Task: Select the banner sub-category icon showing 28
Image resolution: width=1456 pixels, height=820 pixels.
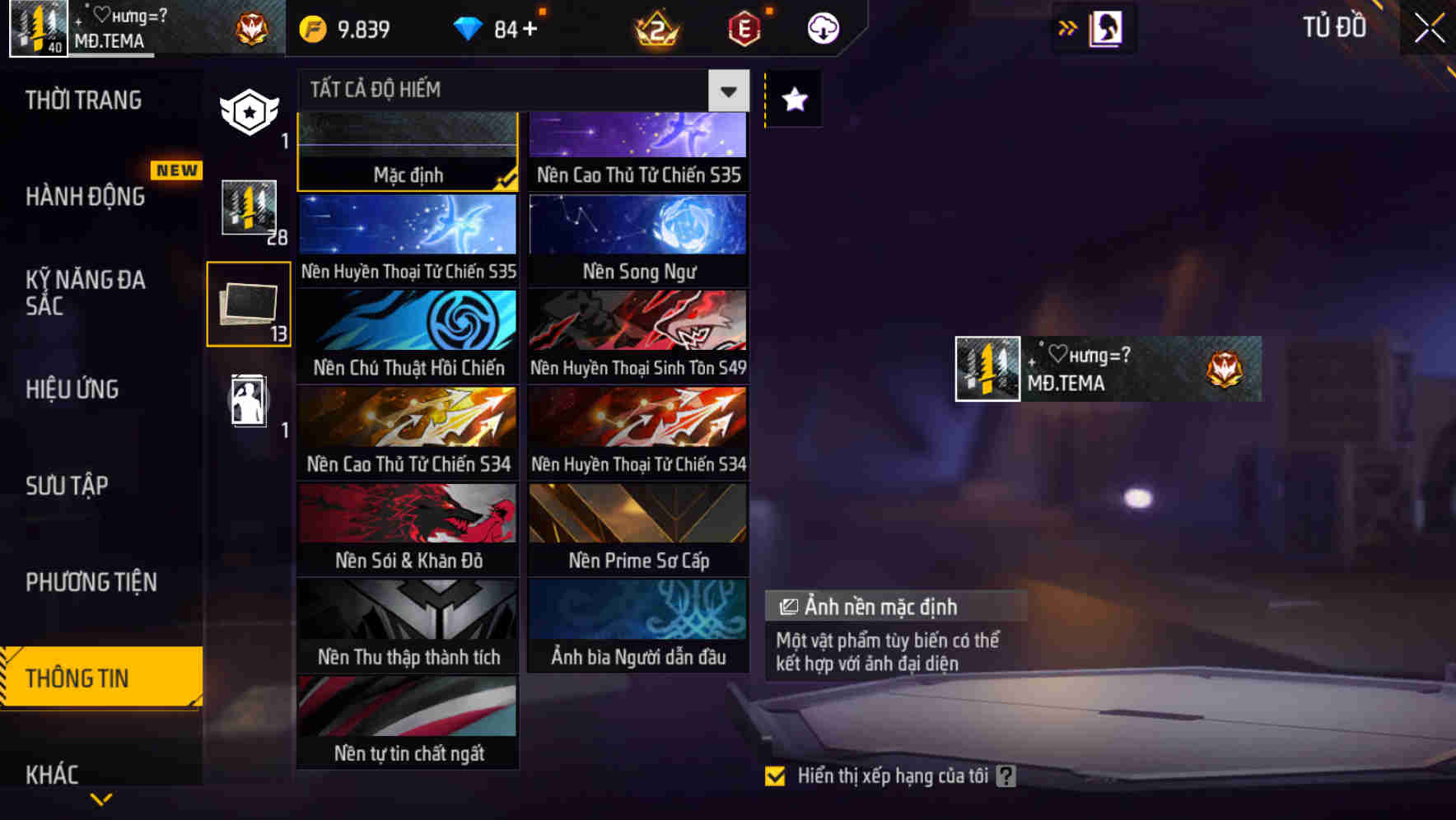Action: pos(248,210)
